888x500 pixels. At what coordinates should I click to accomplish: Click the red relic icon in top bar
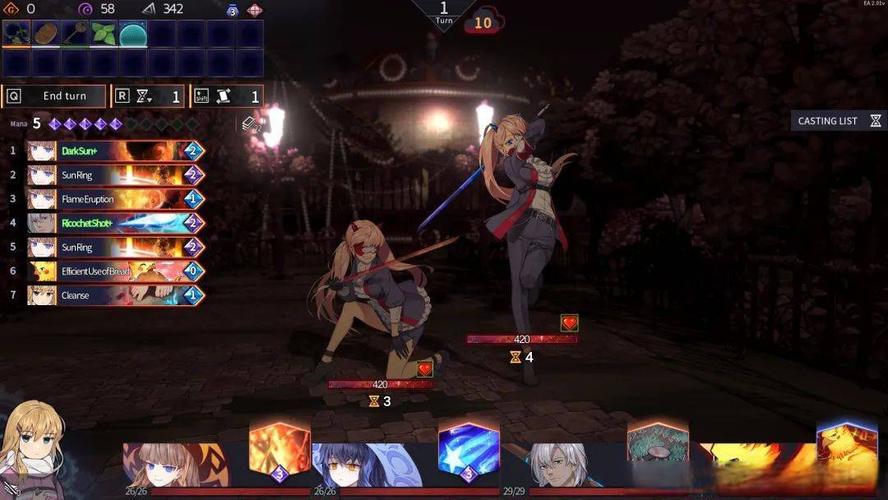[255, 9]
